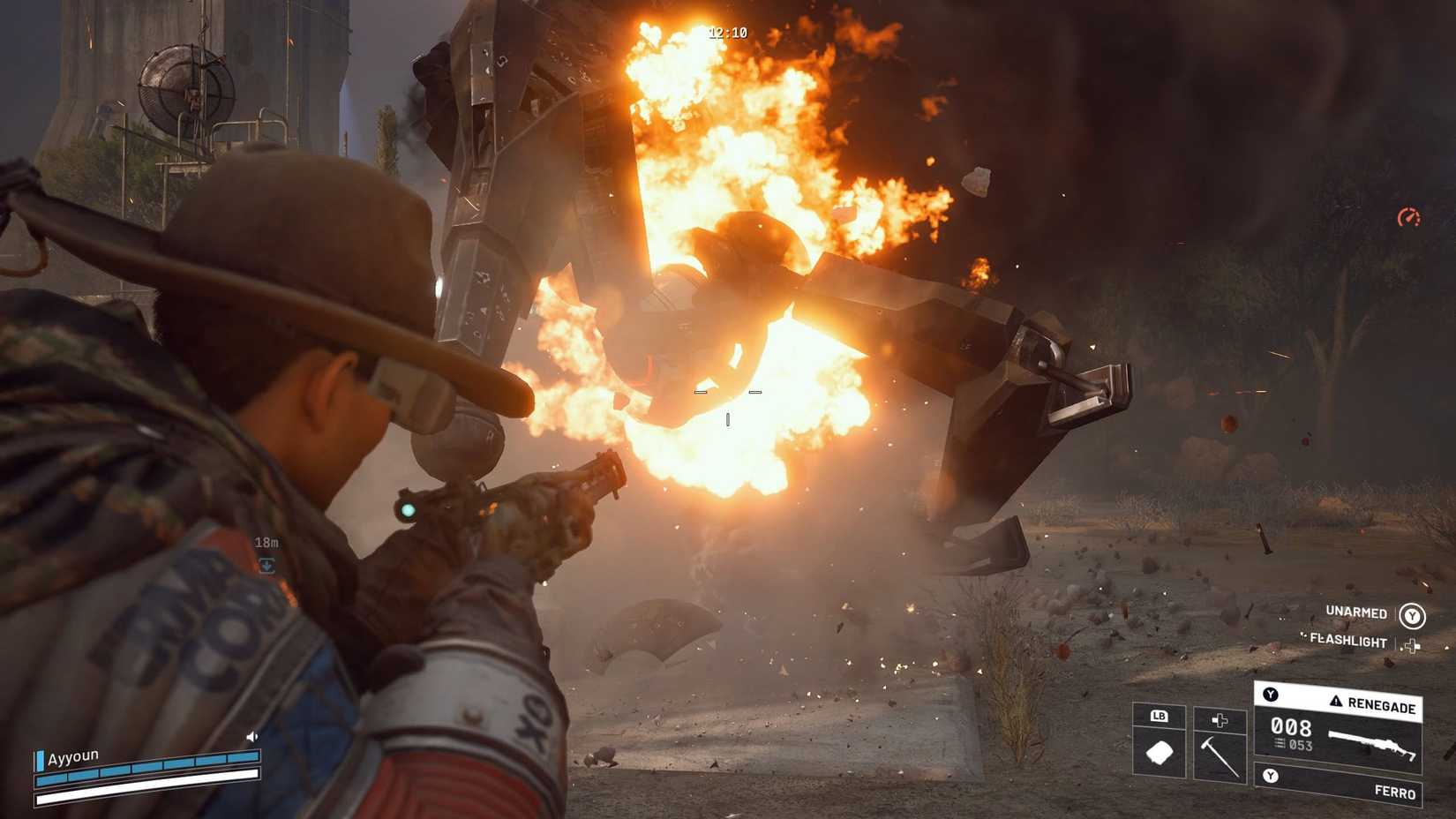1456x819 pixels.
Task: Click the grenade item in the LB slot
Action: click(1160, 752)
